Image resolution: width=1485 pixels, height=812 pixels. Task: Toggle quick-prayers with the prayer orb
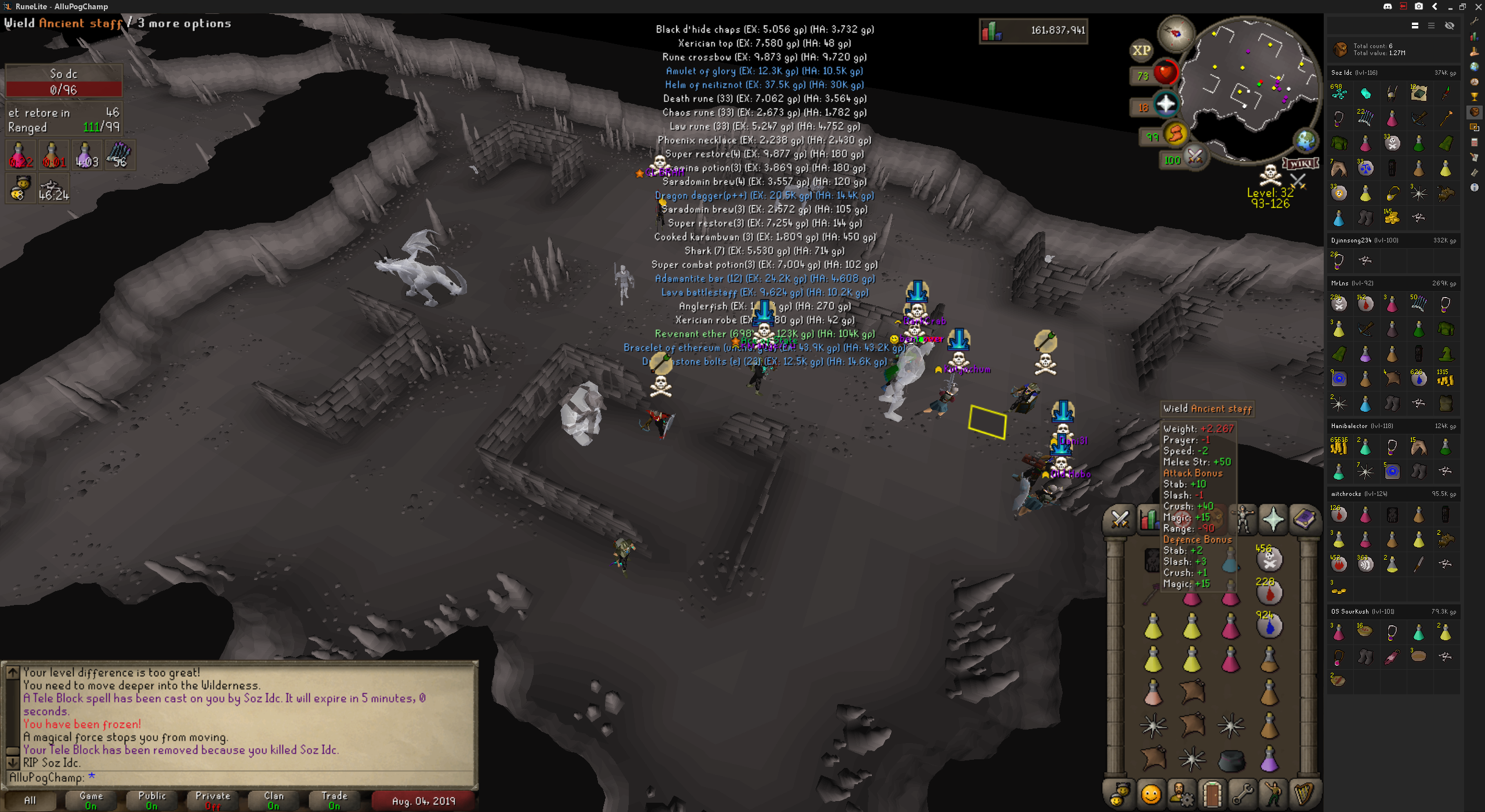(x=1165, y=105)
